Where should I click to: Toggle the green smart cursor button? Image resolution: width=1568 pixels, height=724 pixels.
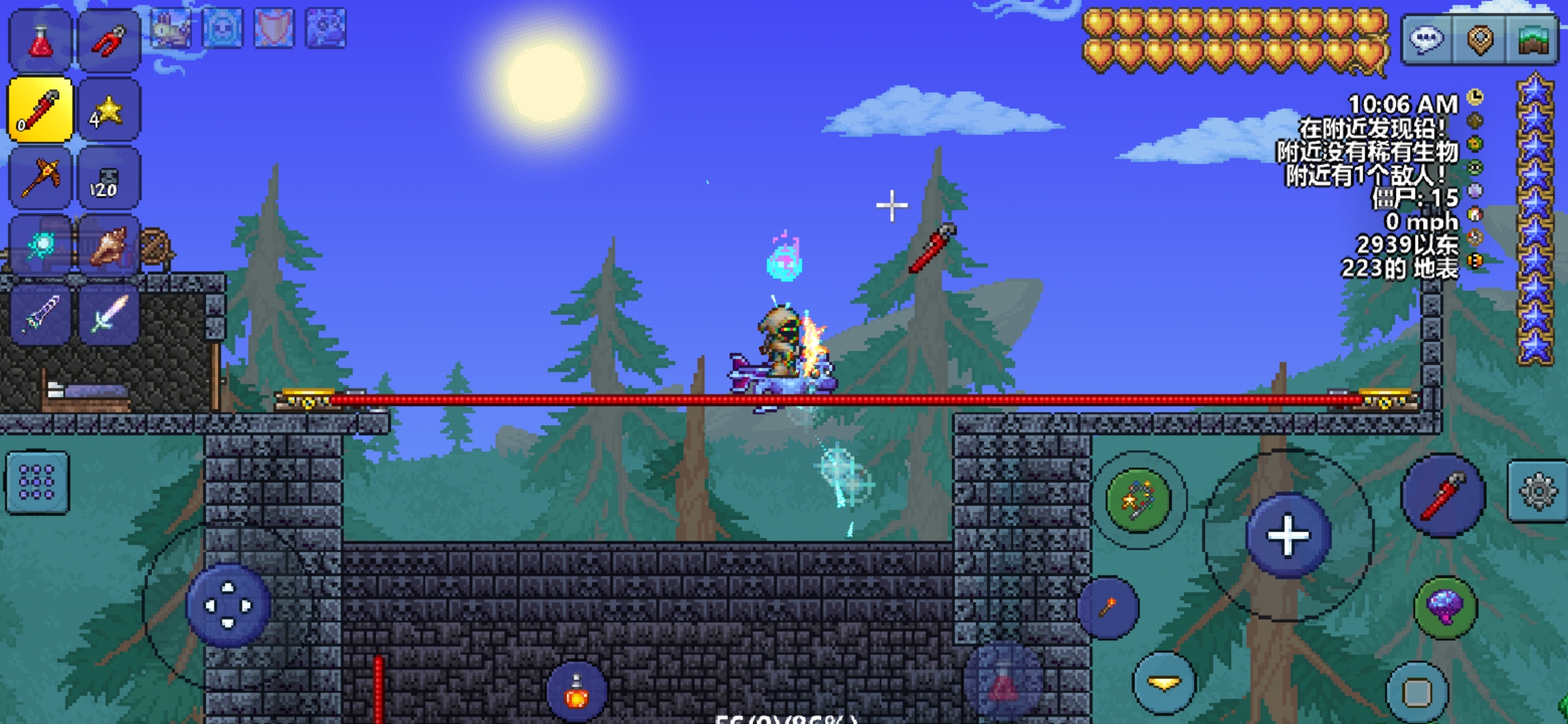(1138, 500)
